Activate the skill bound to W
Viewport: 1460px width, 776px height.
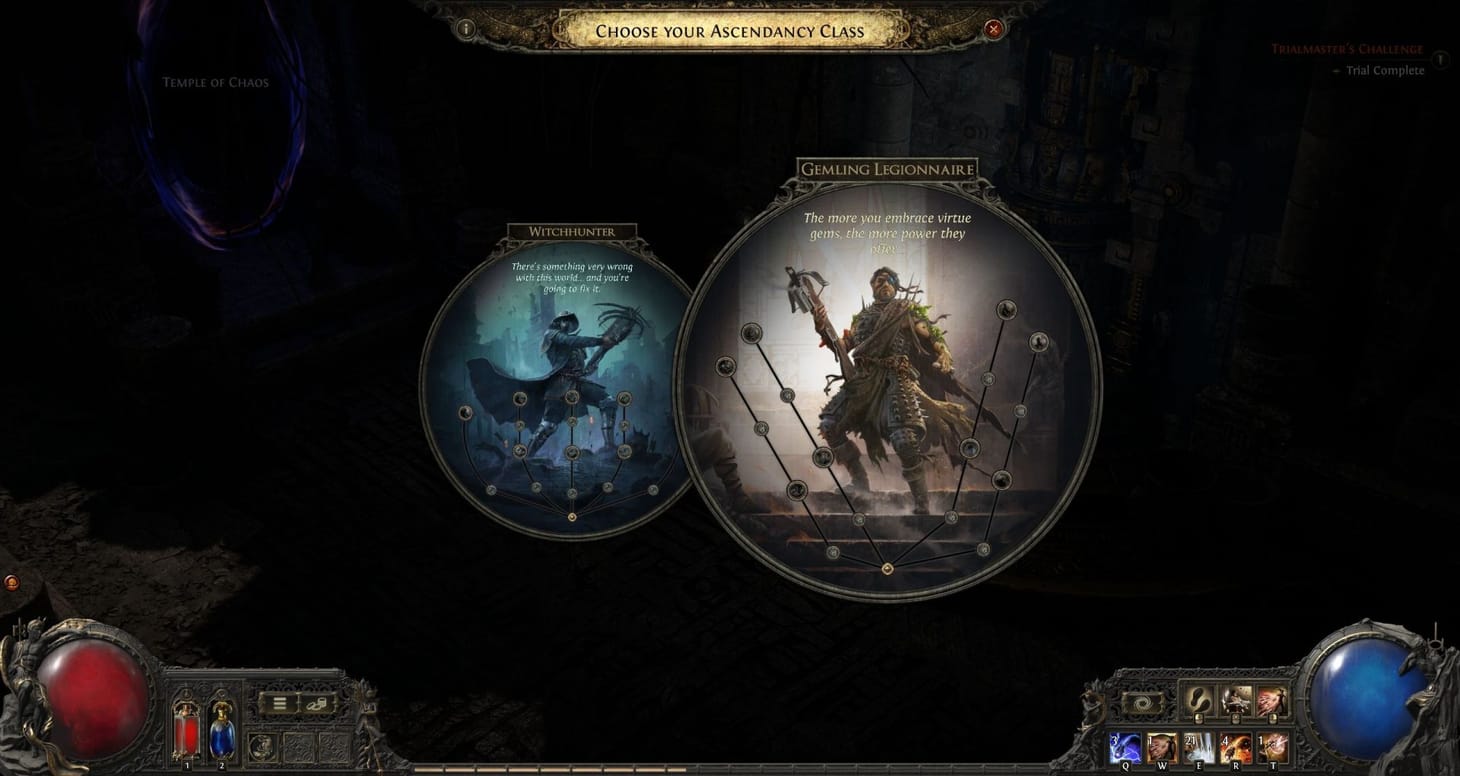tap(1162, 745)
